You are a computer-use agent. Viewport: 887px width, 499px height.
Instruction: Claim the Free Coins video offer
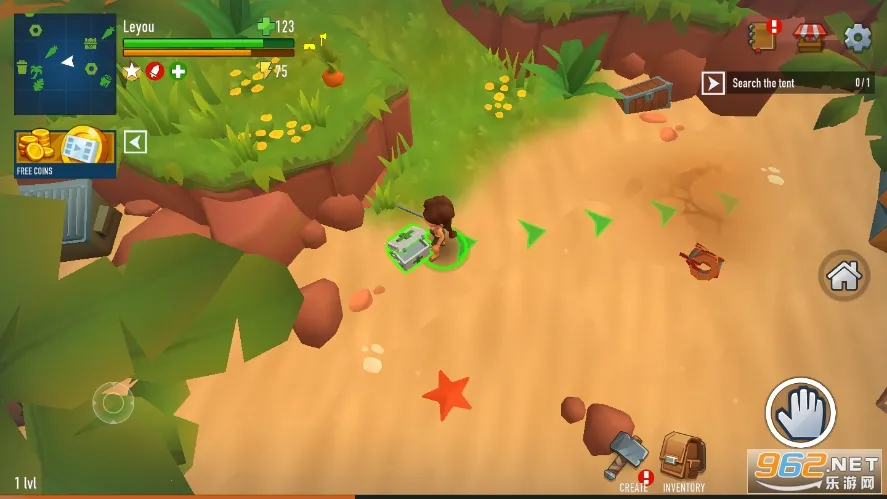[65, 151]
